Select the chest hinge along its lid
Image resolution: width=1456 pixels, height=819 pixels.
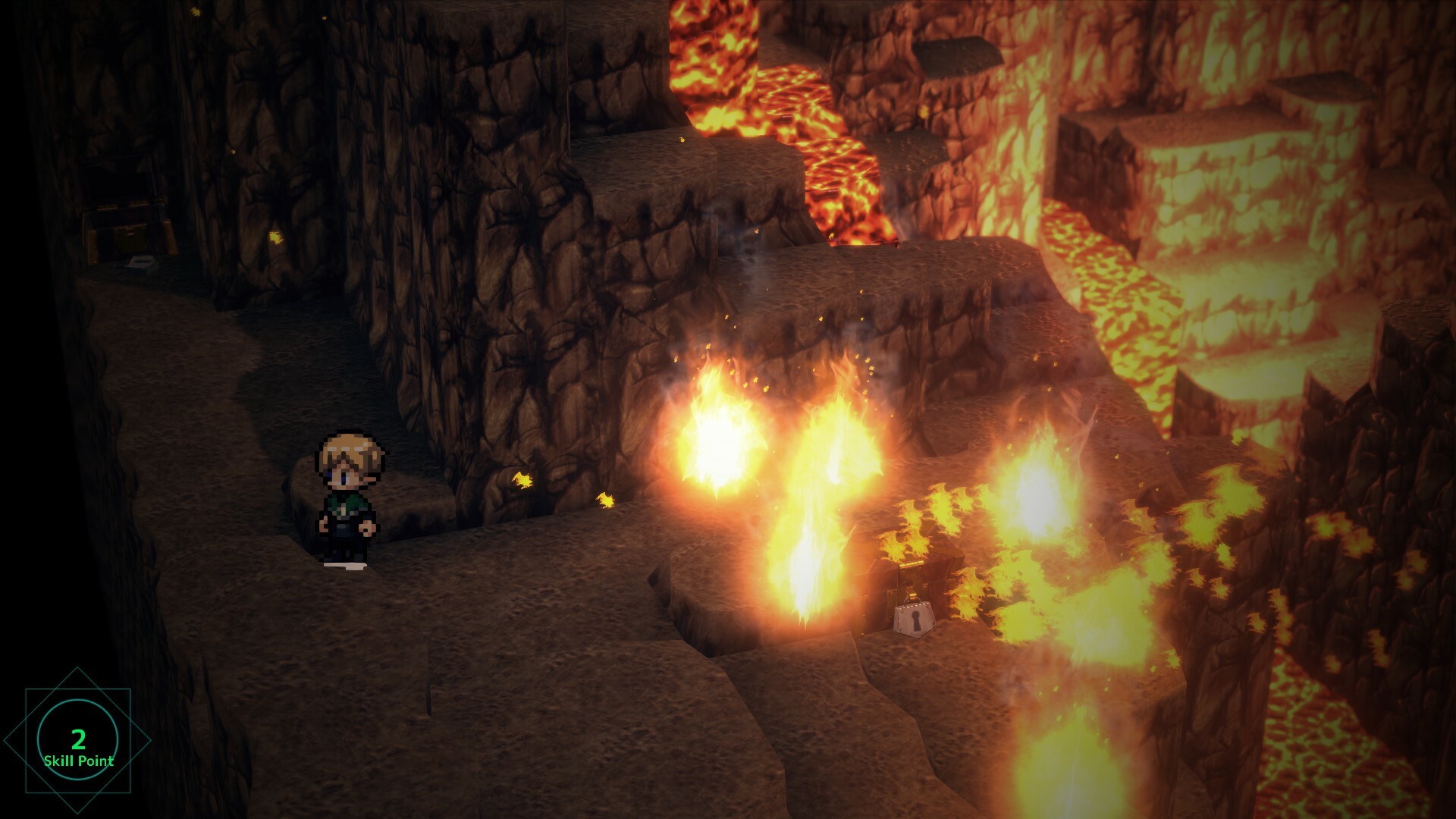click(910, 565)
